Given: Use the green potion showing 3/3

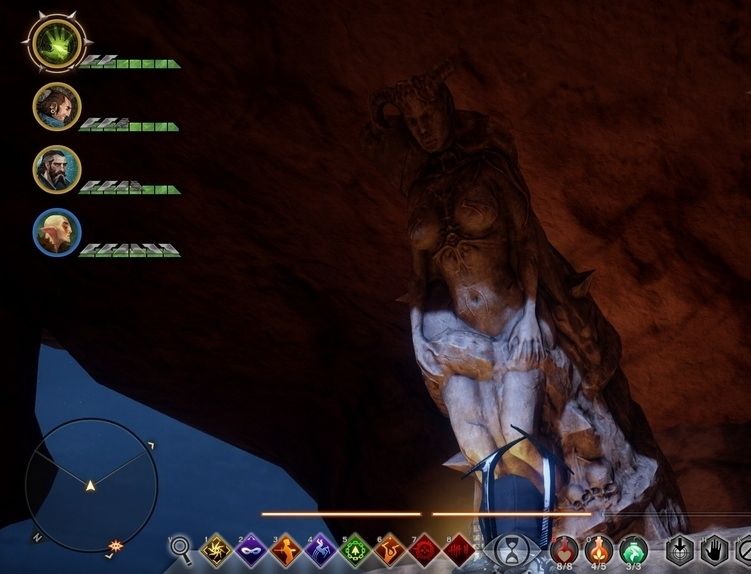Looking at the screenshot, I should [632, 549].
